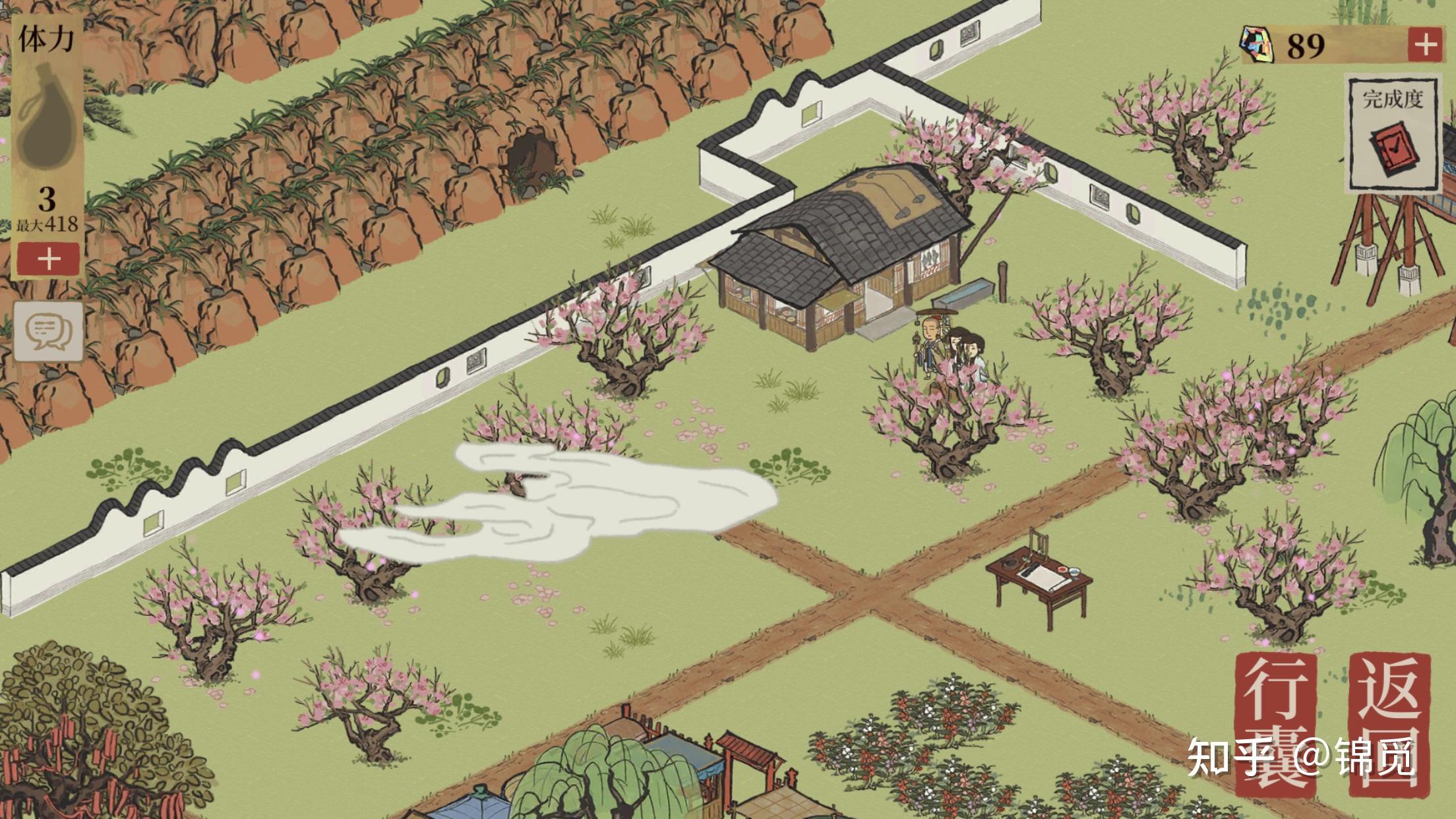Open the chat speech bubble panel

click(x=49, y=331)
